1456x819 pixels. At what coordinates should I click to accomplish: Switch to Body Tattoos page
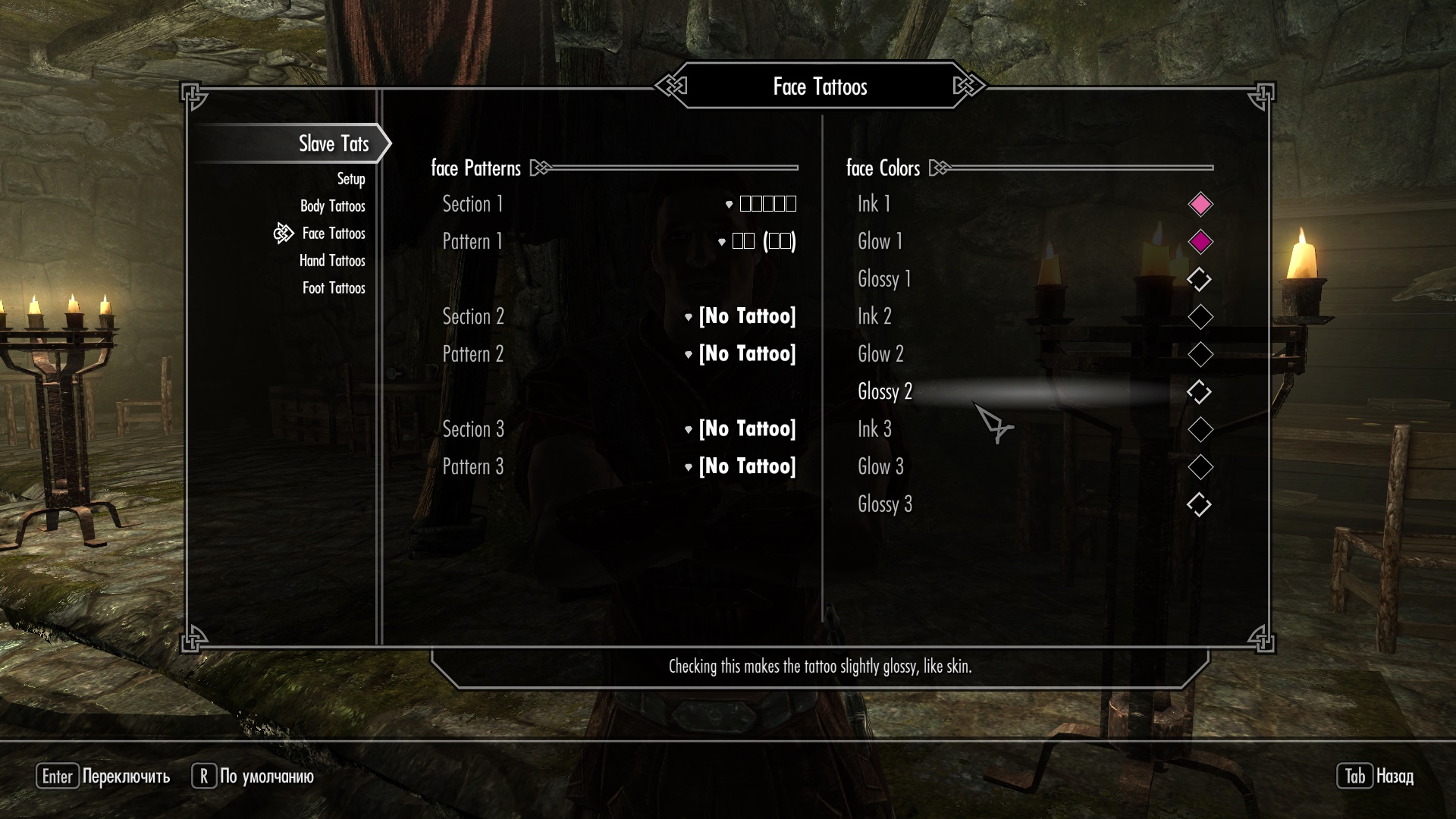[332, 206]
